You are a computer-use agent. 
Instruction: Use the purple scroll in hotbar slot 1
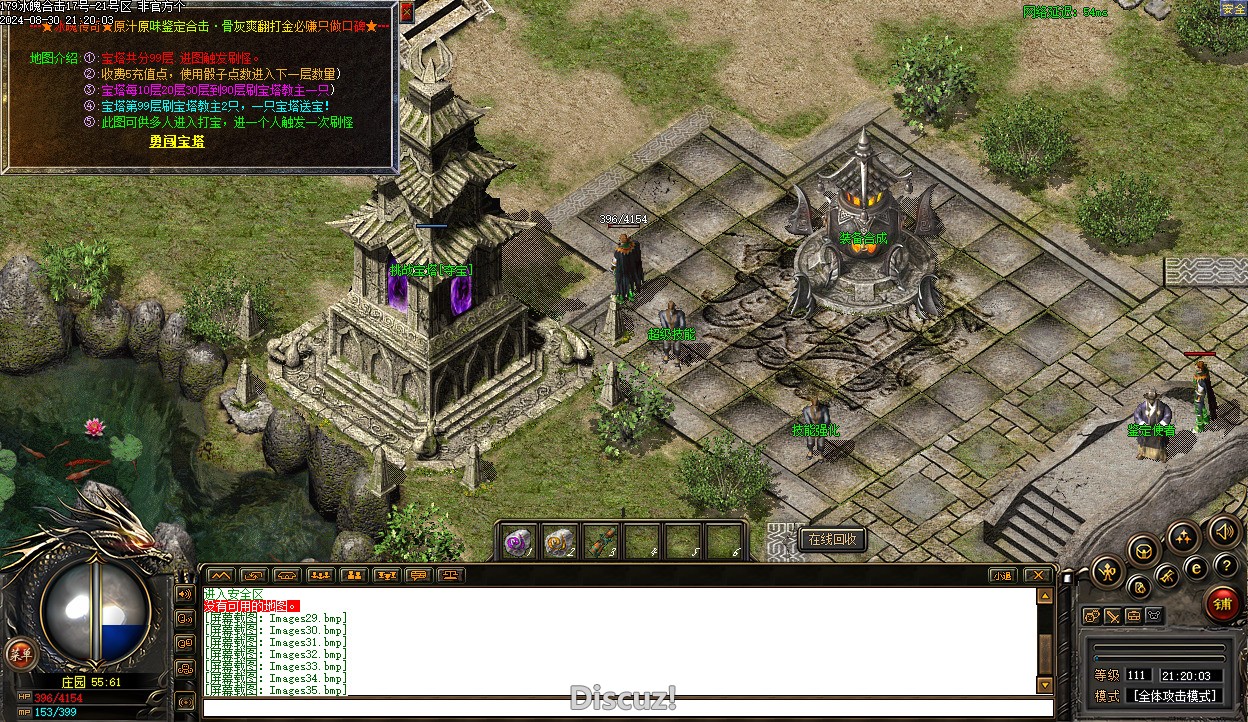[517, 542]
